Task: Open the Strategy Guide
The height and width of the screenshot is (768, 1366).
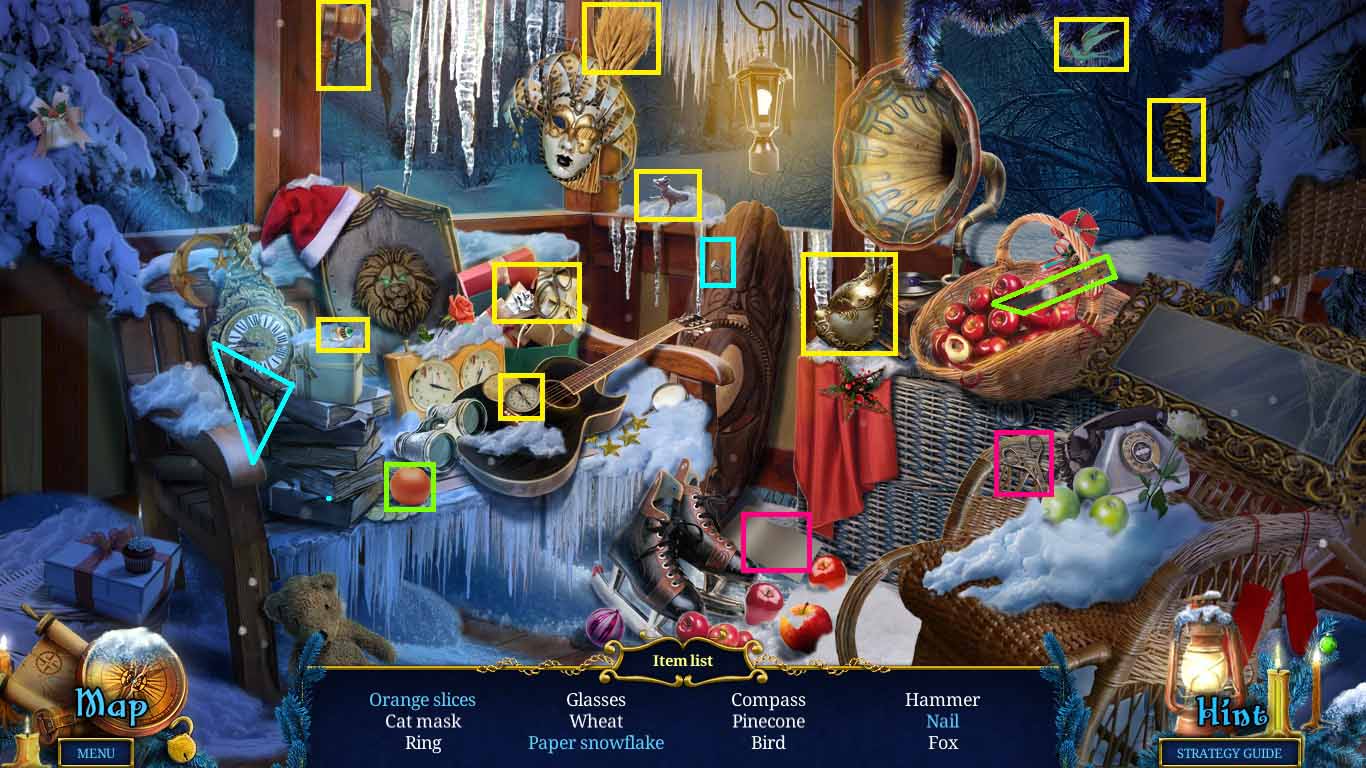Action: point(1228,753)
